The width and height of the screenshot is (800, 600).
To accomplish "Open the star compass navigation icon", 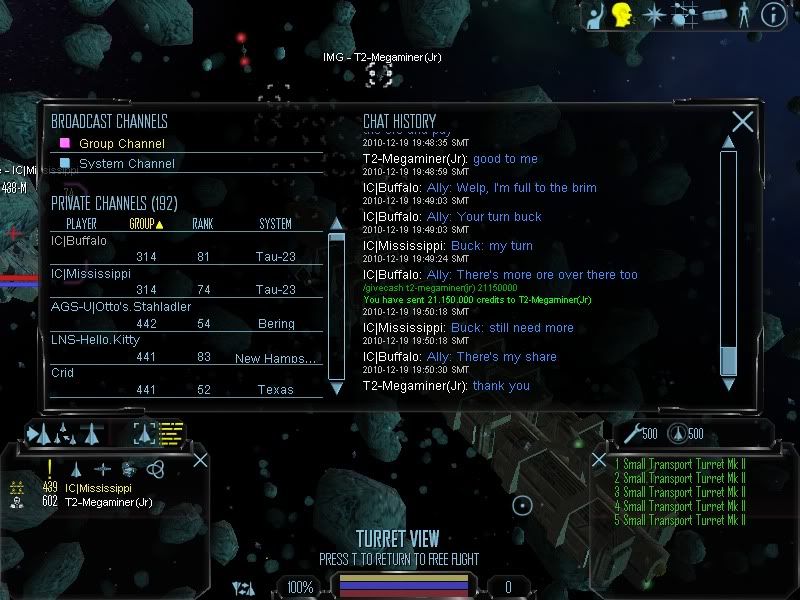I will (x=654, y=14).
